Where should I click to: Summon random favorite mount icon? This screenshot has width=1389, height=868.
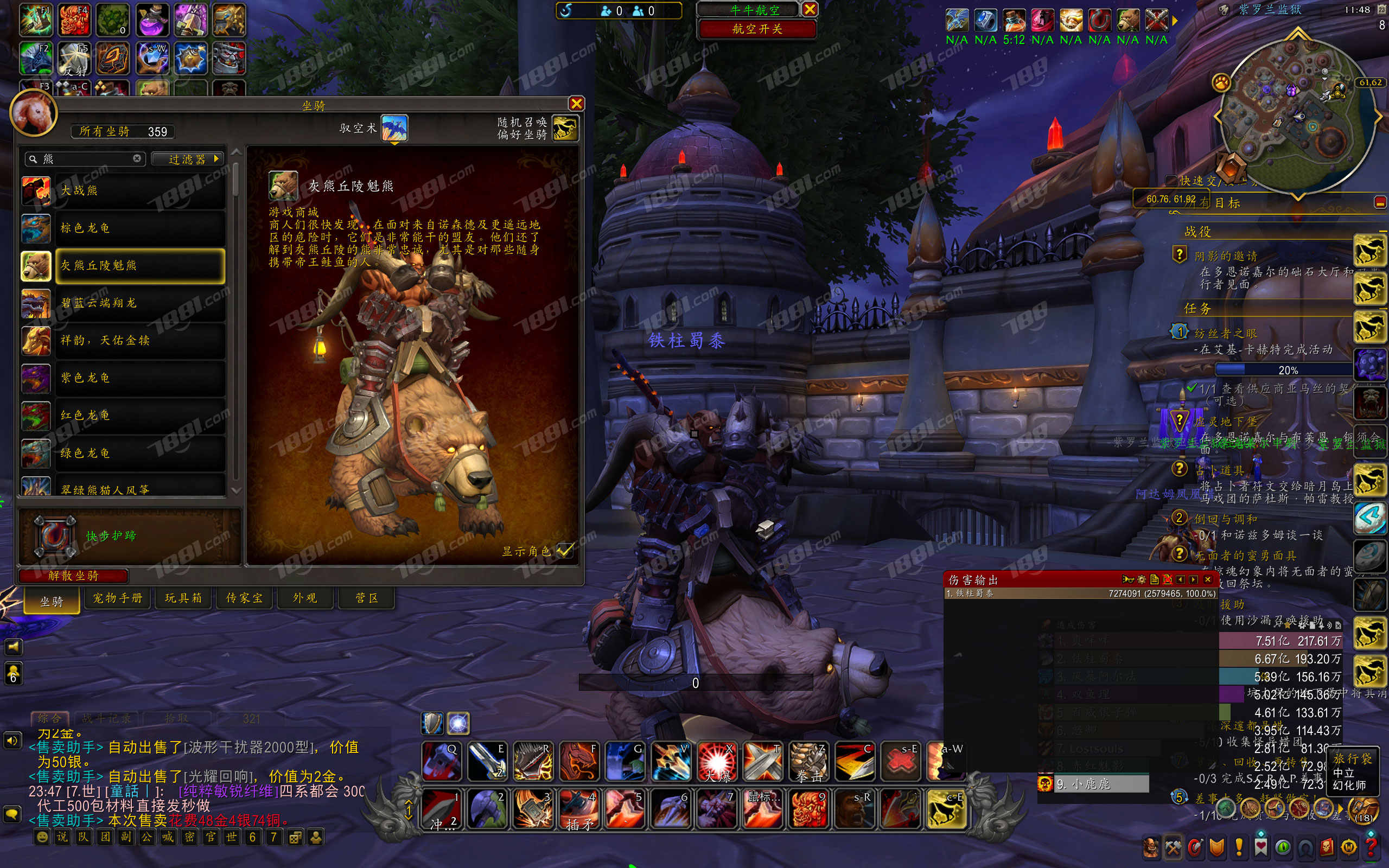pyautogui.click(x=565, y=128)
